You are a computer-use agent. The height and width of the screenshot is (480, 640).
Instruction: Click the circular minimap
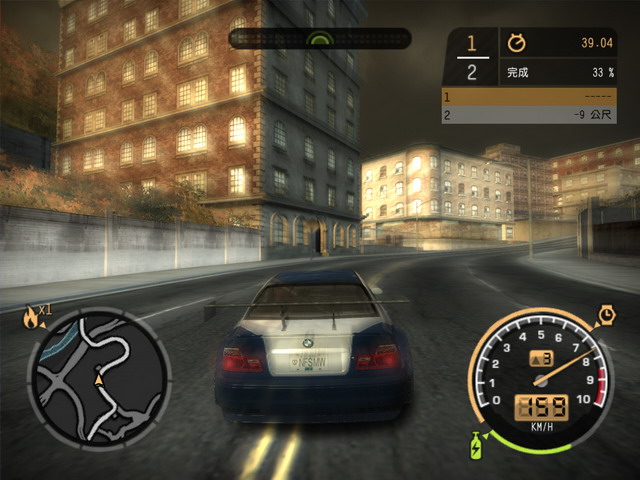point(98,376)
